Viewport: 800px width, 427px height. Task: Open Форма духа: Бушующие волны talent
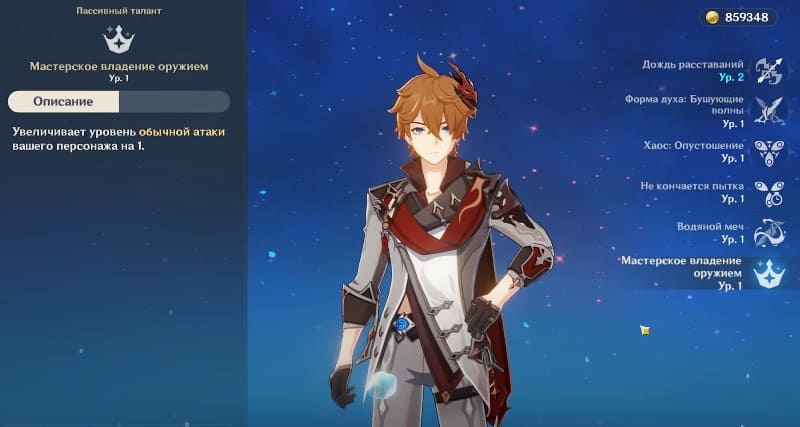tap(768, 110)
